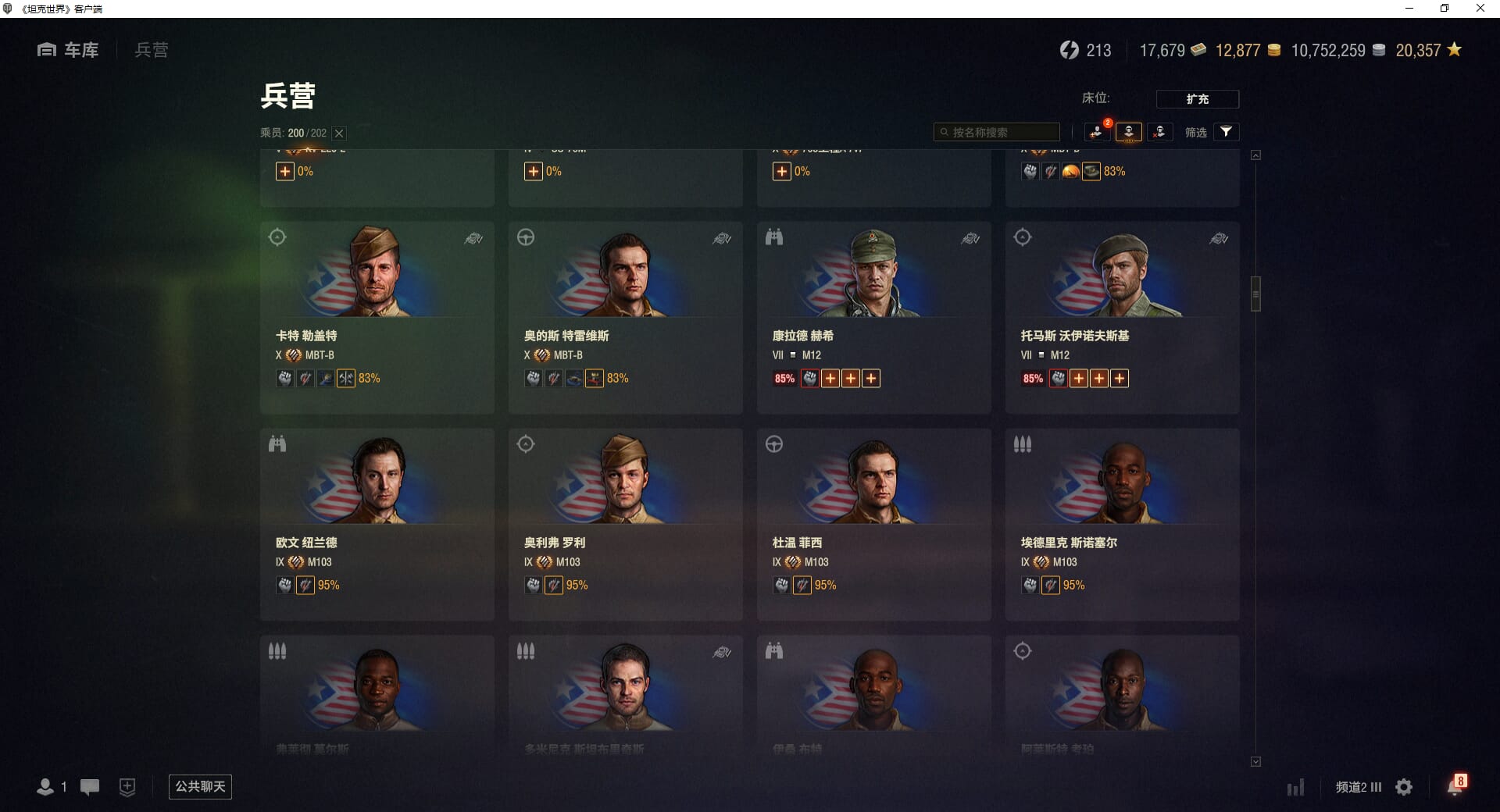Open crew member 奥利弗 罗利
Image resolution: width=1500 pixels, height=812 pixels.
(x=625, y=524)
